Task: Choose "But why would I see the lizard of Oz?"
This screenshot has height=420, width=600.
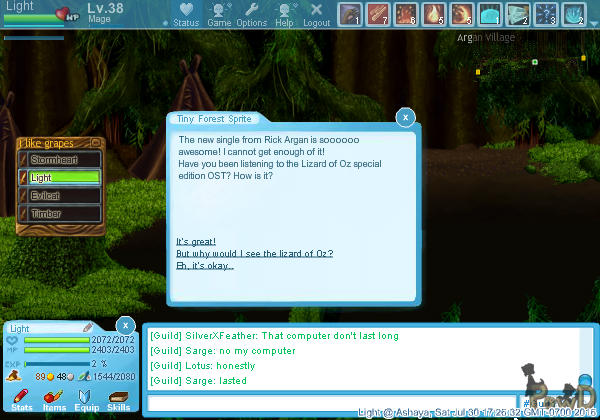Action: (x=254, y=254)
